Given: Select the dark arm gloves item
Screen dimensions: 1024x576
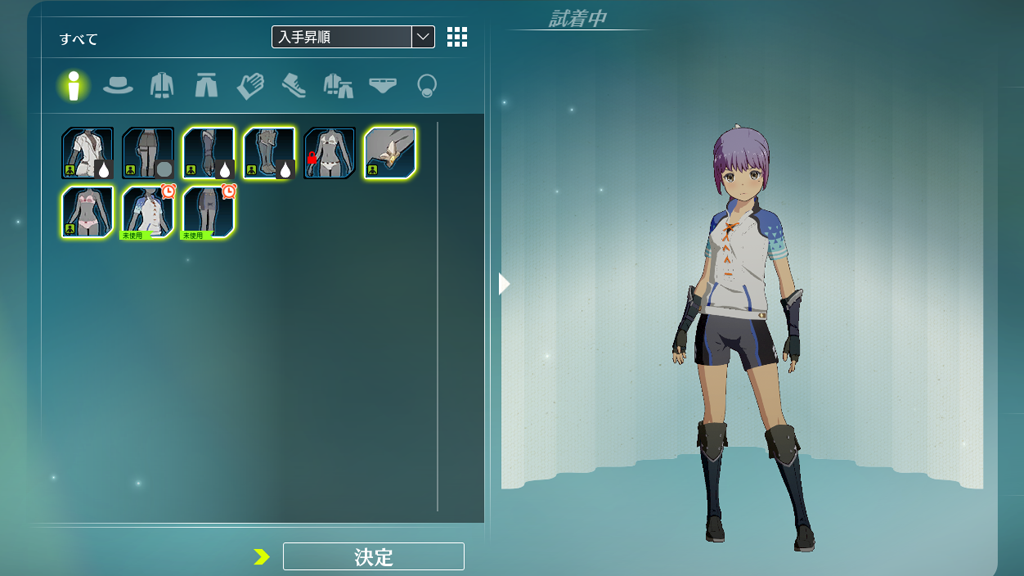Looking at the screenshot, I should [209, 153].
